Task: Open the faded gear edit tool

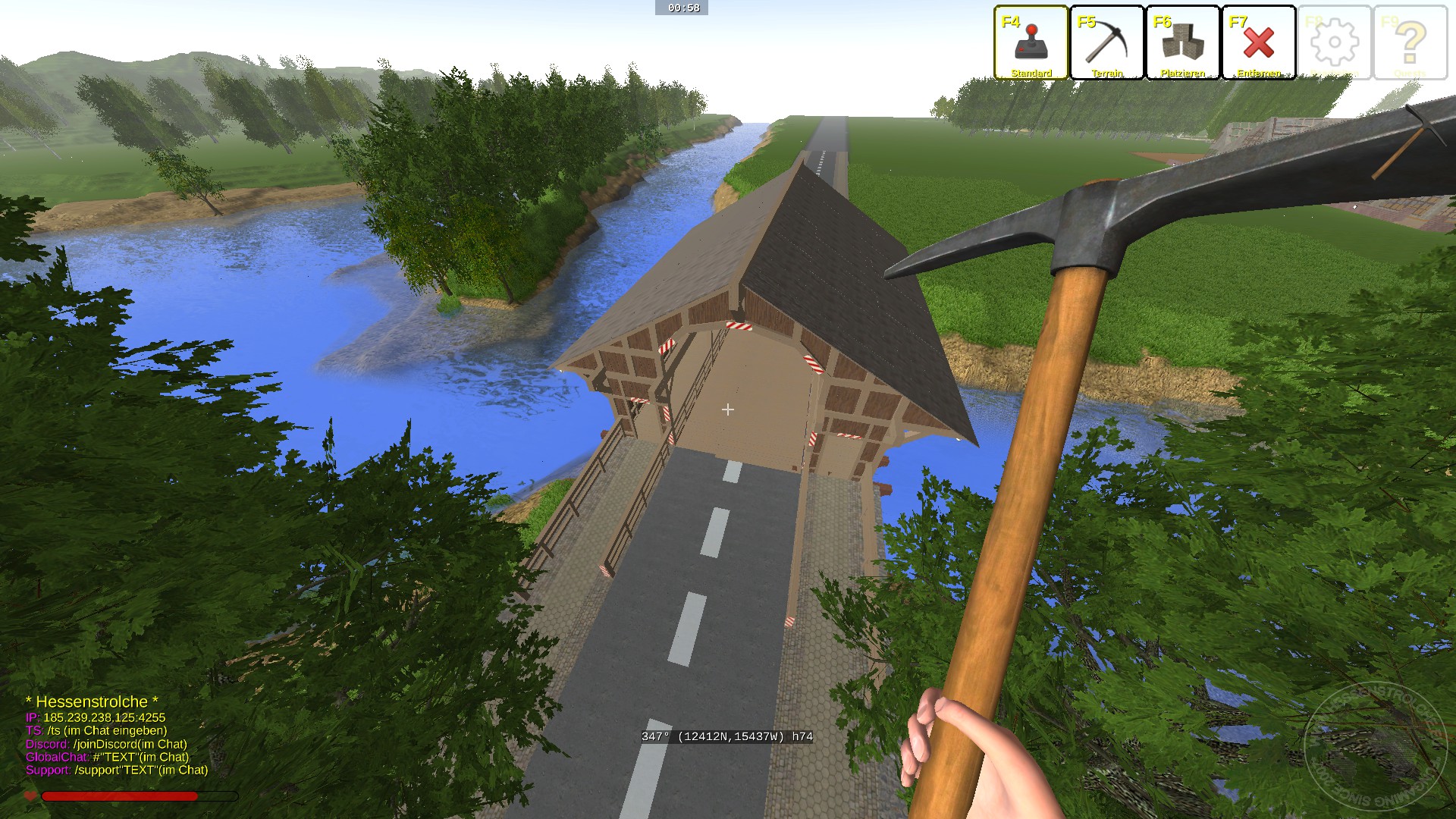Action: click(1334, 42)
